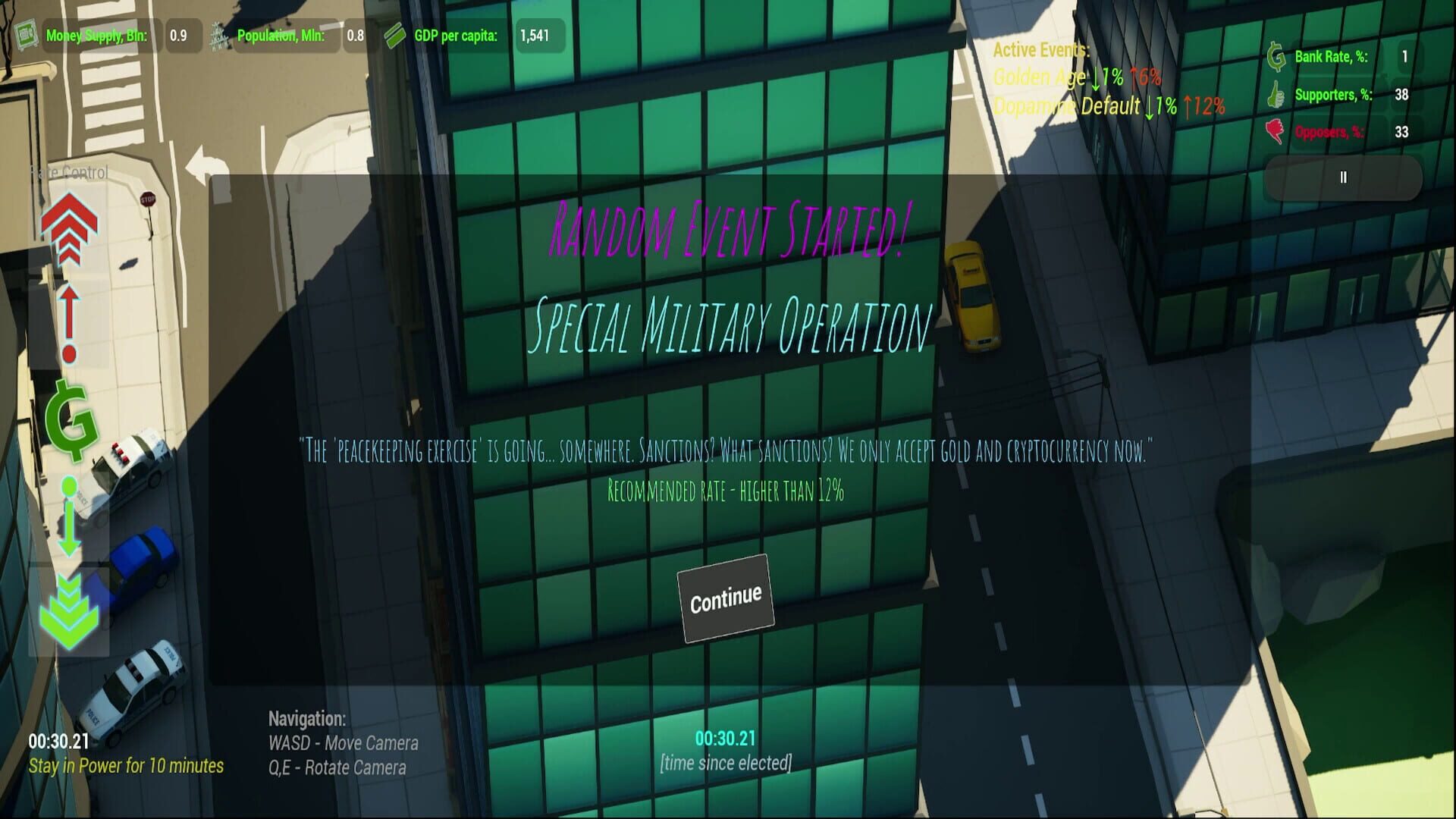Click the green G icon next to Bank Rate
The width and height of the screenshot is (1456, 819).
1274,55
